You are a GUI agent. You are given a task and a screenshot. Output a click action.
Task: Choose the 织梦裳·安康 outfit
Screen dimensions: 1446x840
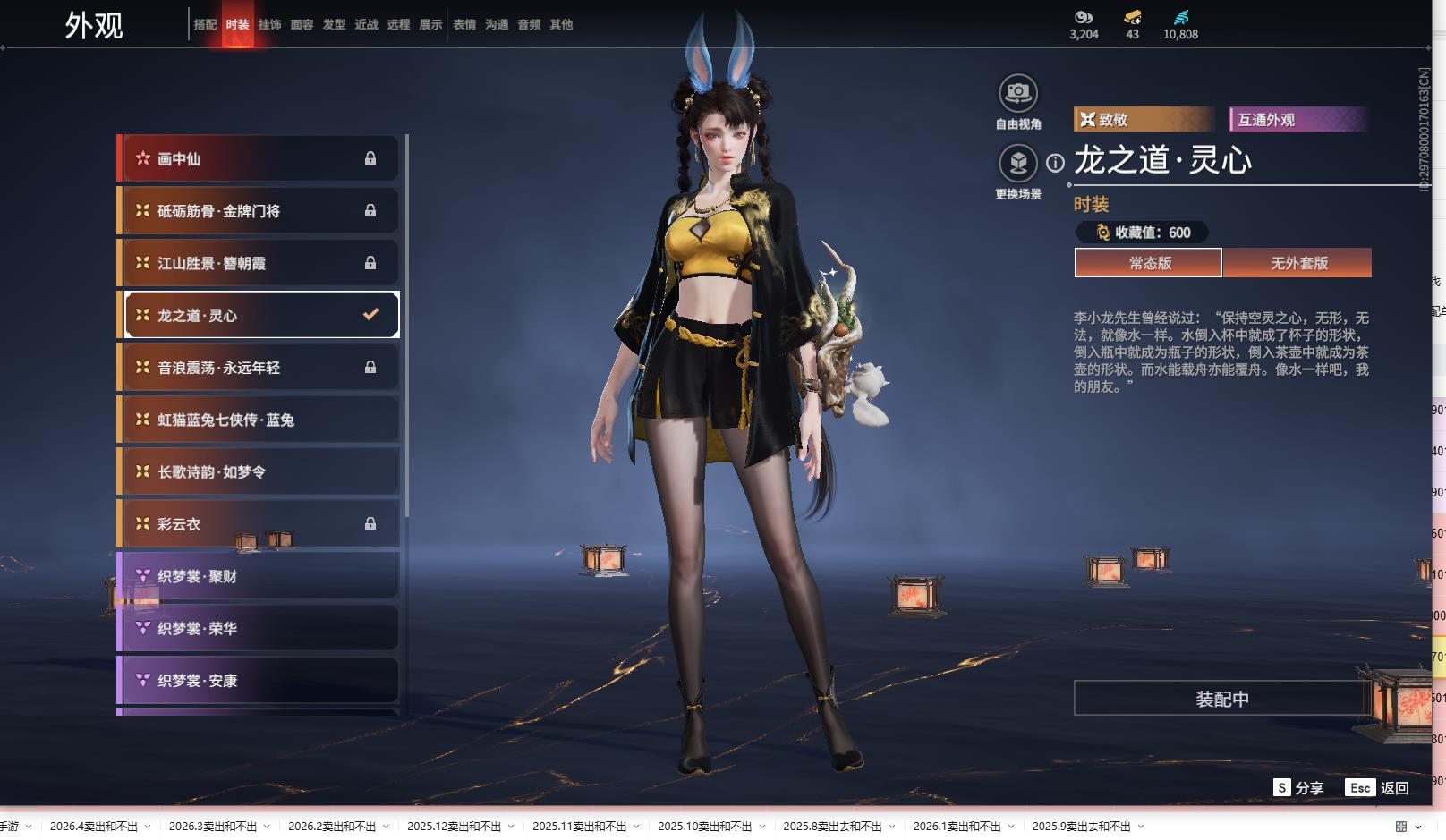point(259,681)
